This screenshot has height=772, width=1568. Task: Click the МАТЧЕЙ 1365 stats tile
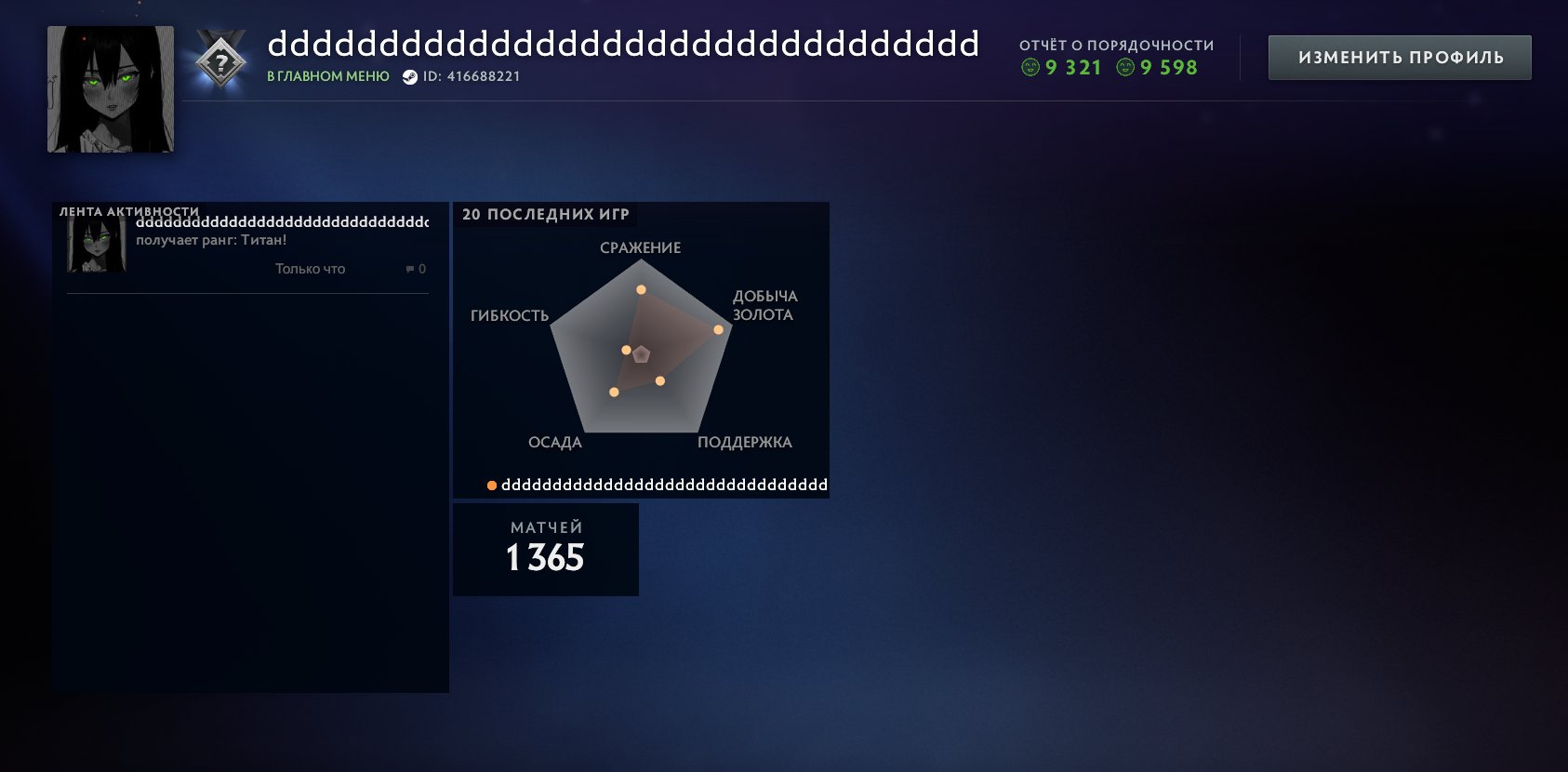(x=545, y=549)
